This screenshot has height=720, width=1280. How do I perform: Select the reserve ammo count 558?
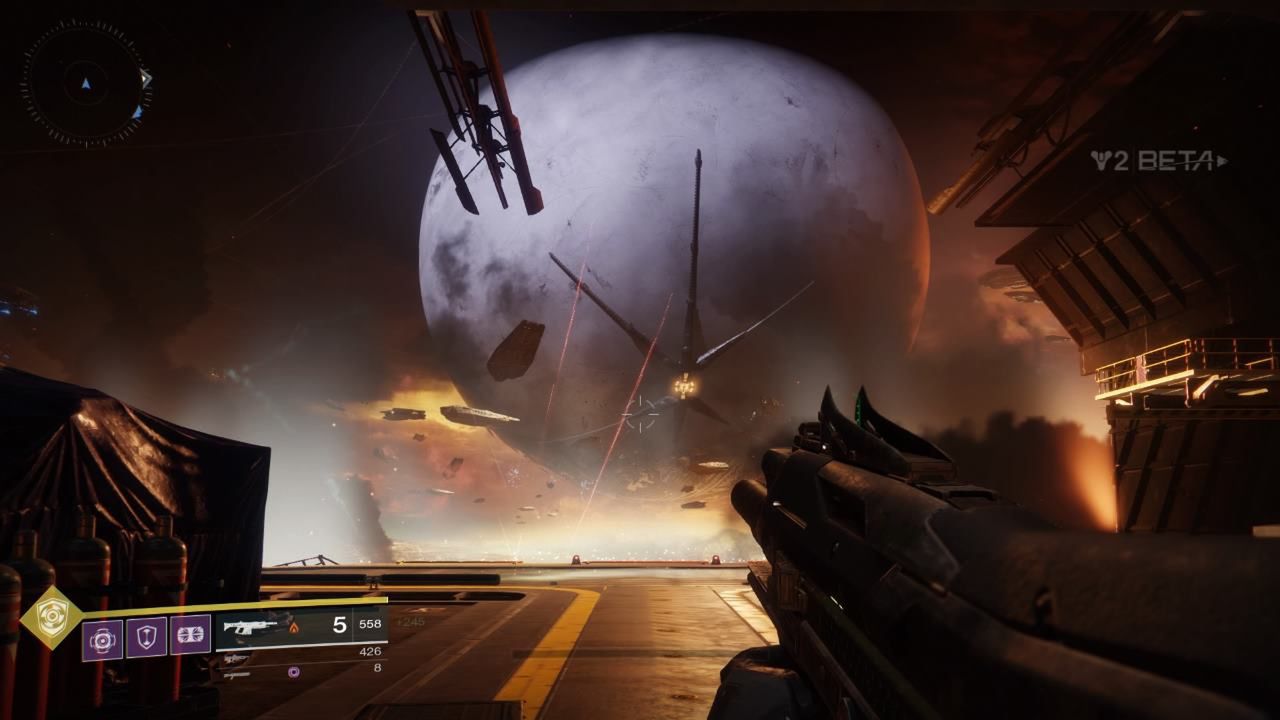click(369, 623)
